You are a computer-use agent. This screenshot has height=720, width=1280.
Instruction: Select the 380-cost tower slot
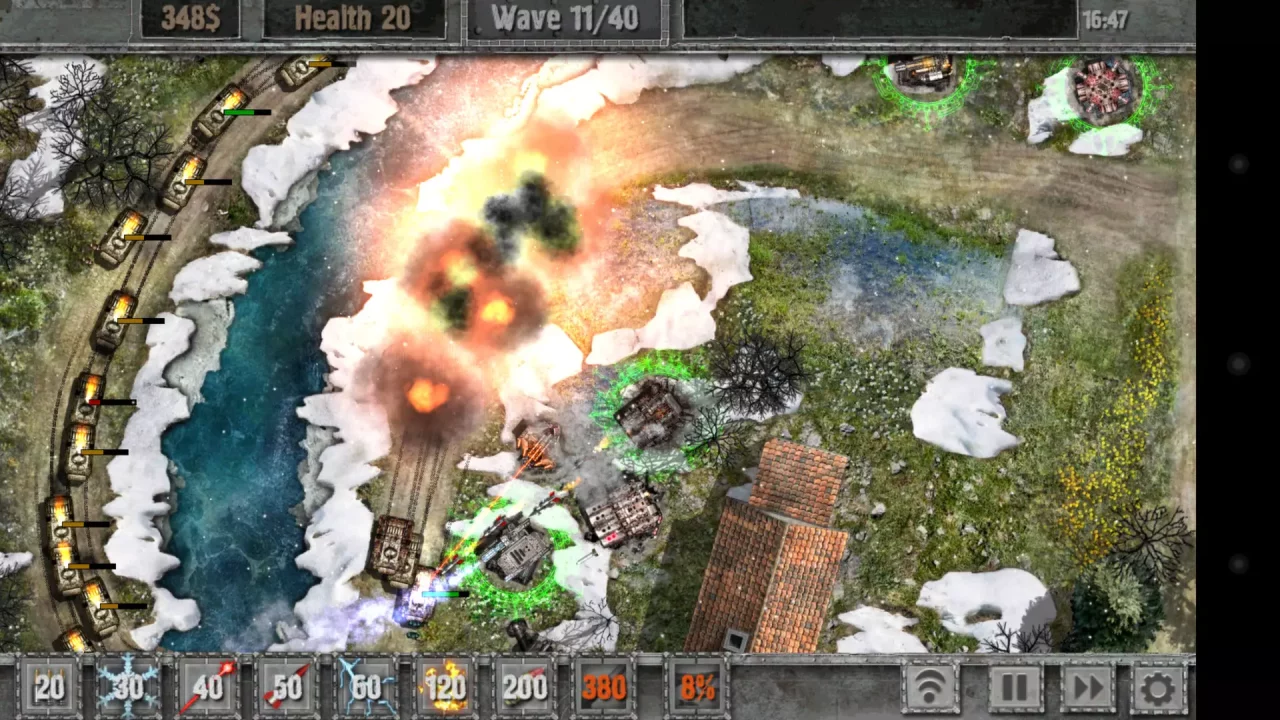click(x=605, y=687)
